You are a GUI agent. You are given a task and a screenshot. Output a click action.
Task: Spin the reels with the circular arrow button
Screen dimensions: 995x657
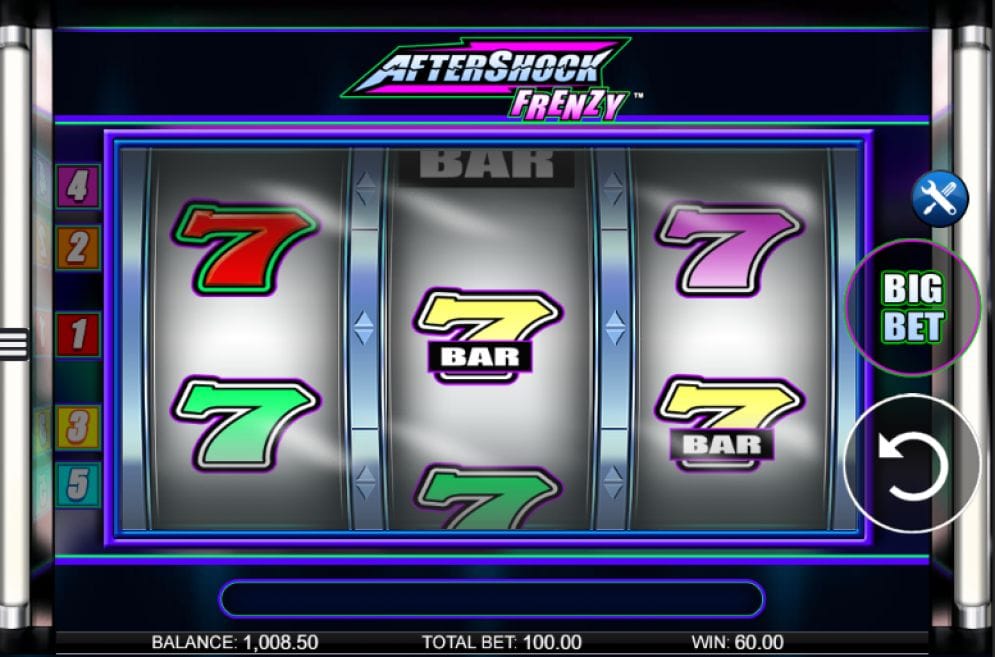(x=912, y=463)
